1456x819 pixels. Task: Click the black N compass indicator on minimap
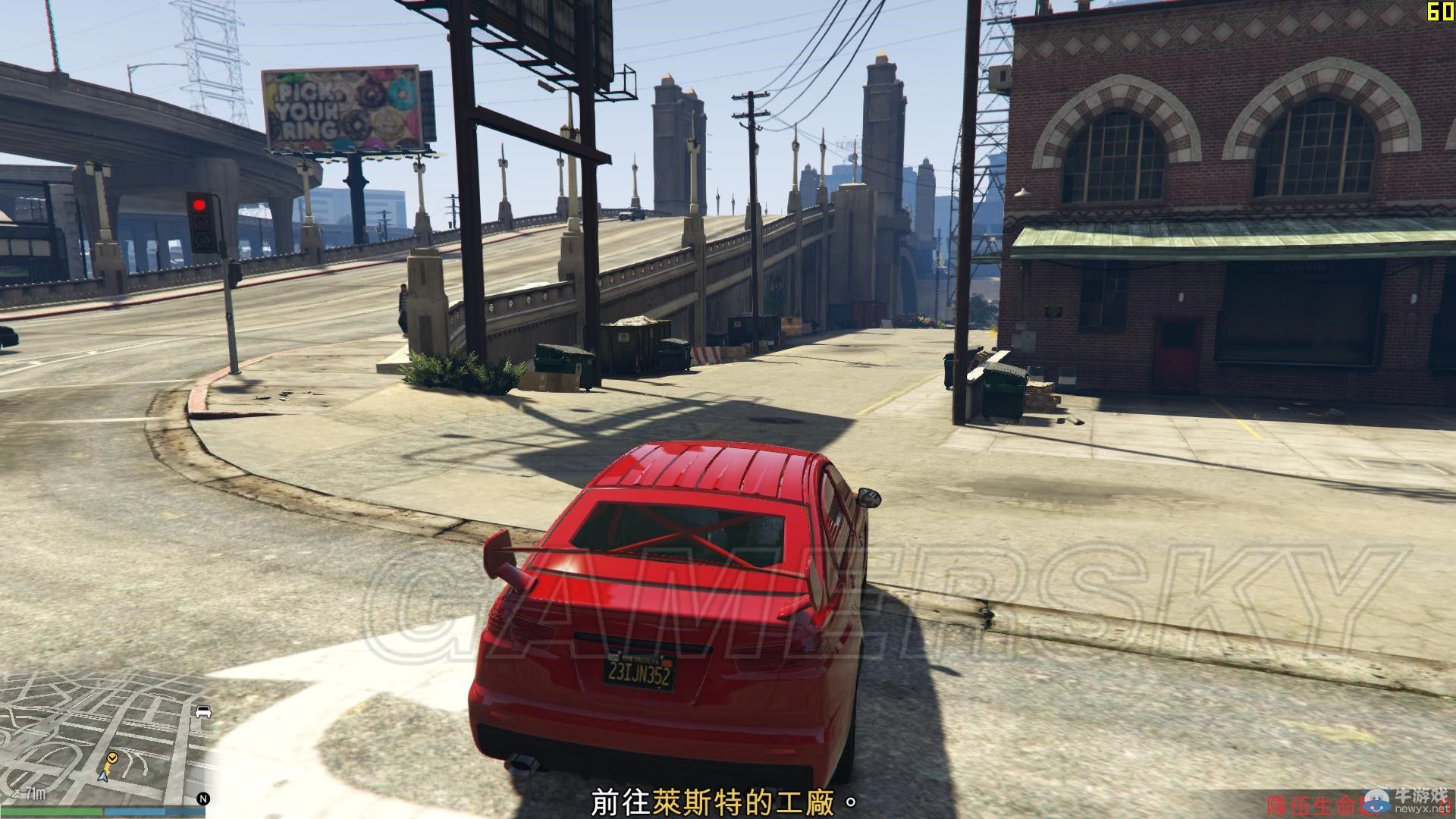coord(203,799)
